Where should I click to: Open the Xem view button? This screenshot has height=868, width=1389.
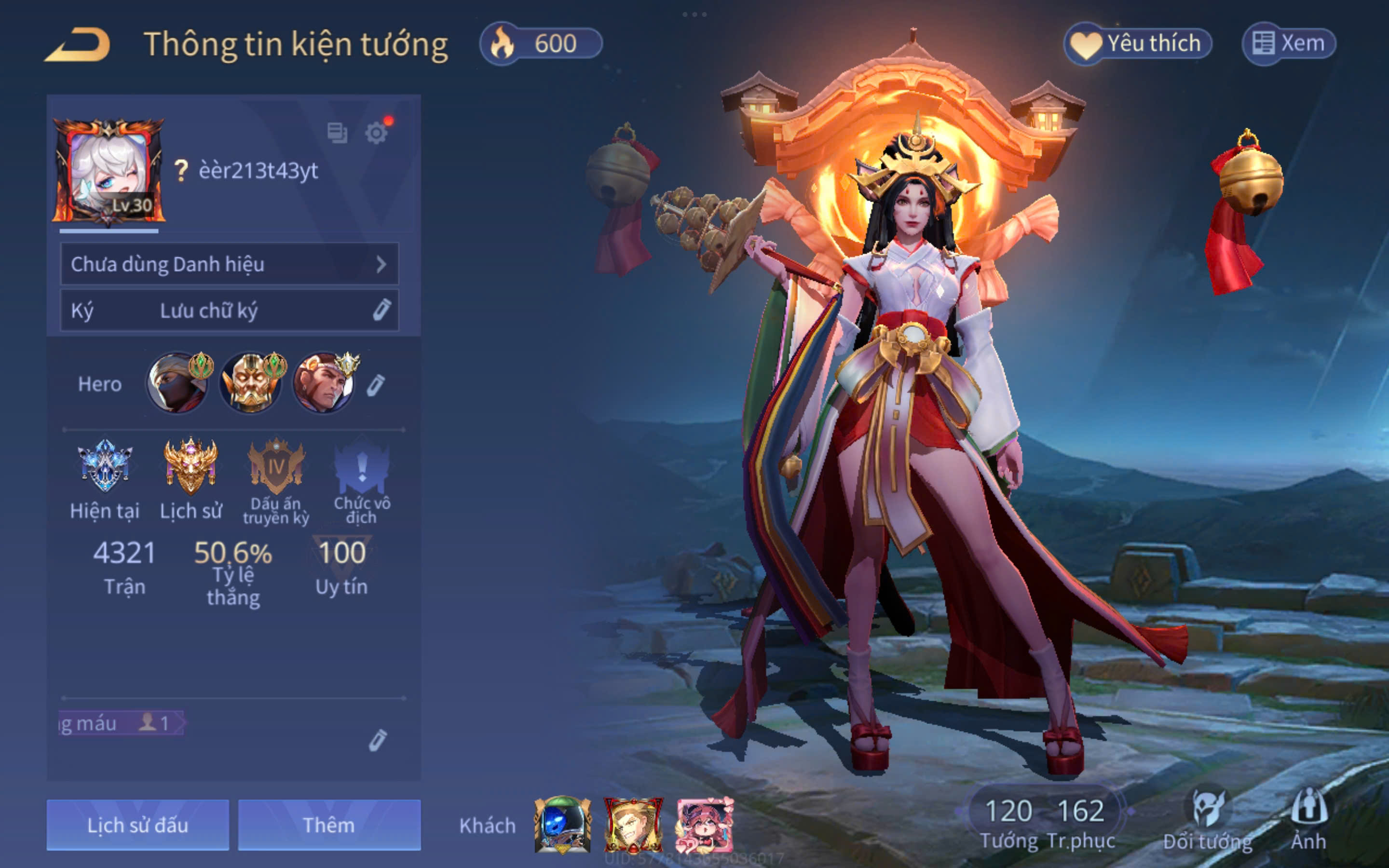pos(1289,43)
